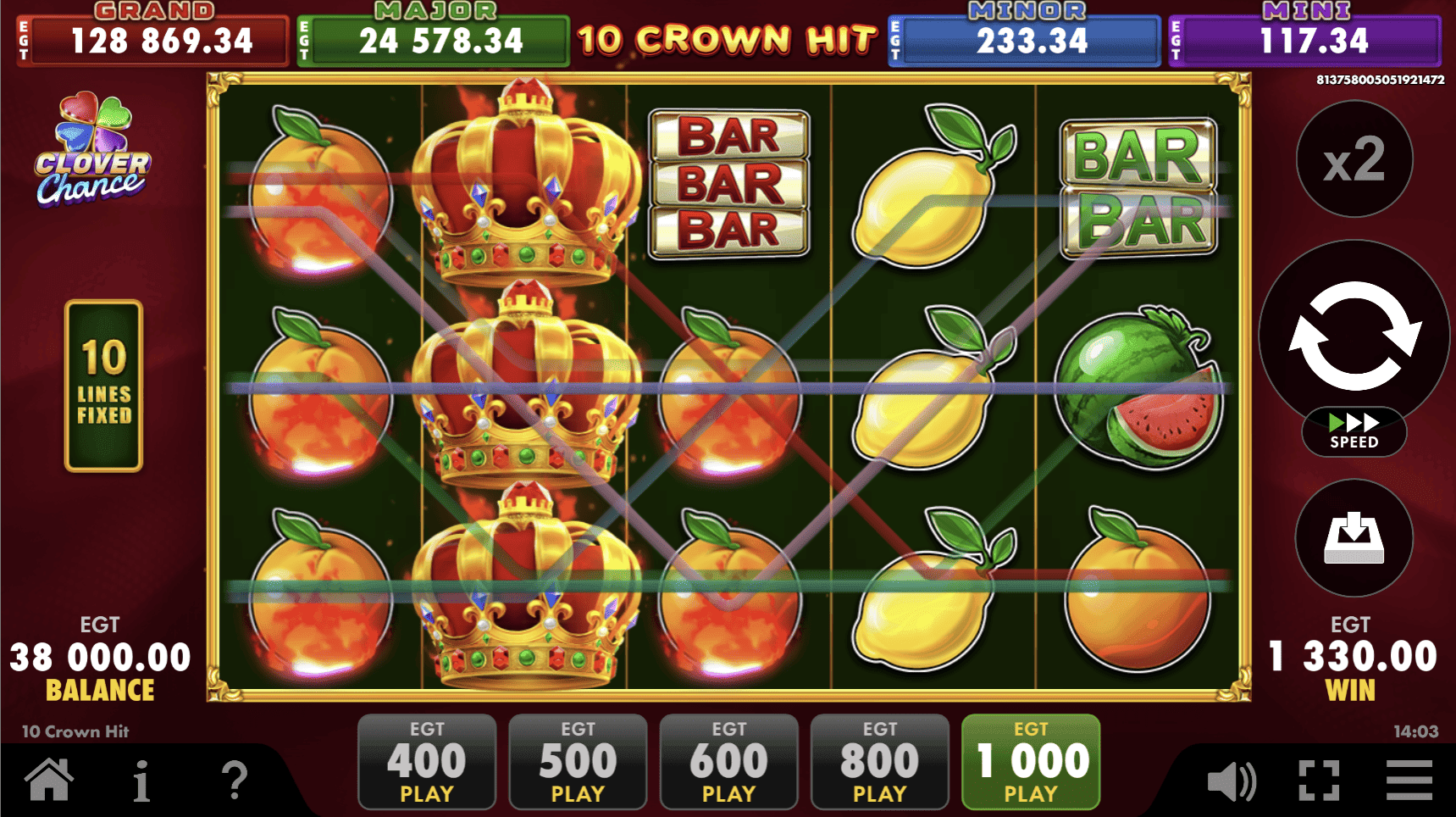Open the collect/gamble tray icon

[x=1353, y=538]
